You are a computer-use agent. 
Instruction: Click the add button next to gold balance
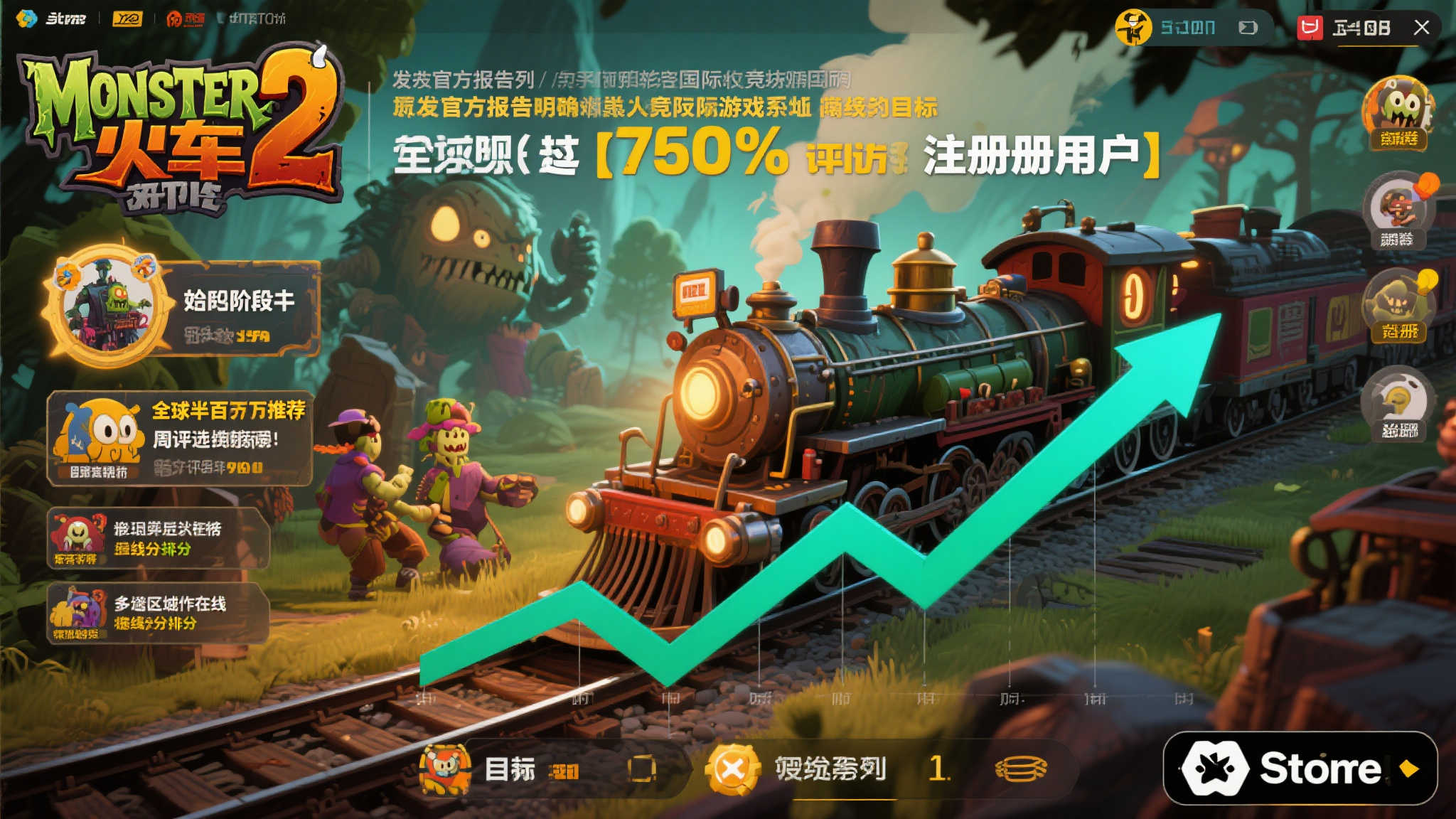[x=1249, y=27]
